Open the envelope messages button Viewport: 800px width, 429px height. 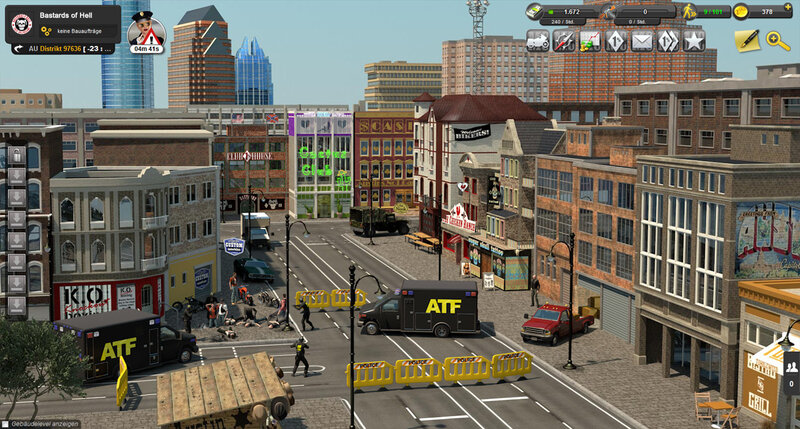click(642, 41)
